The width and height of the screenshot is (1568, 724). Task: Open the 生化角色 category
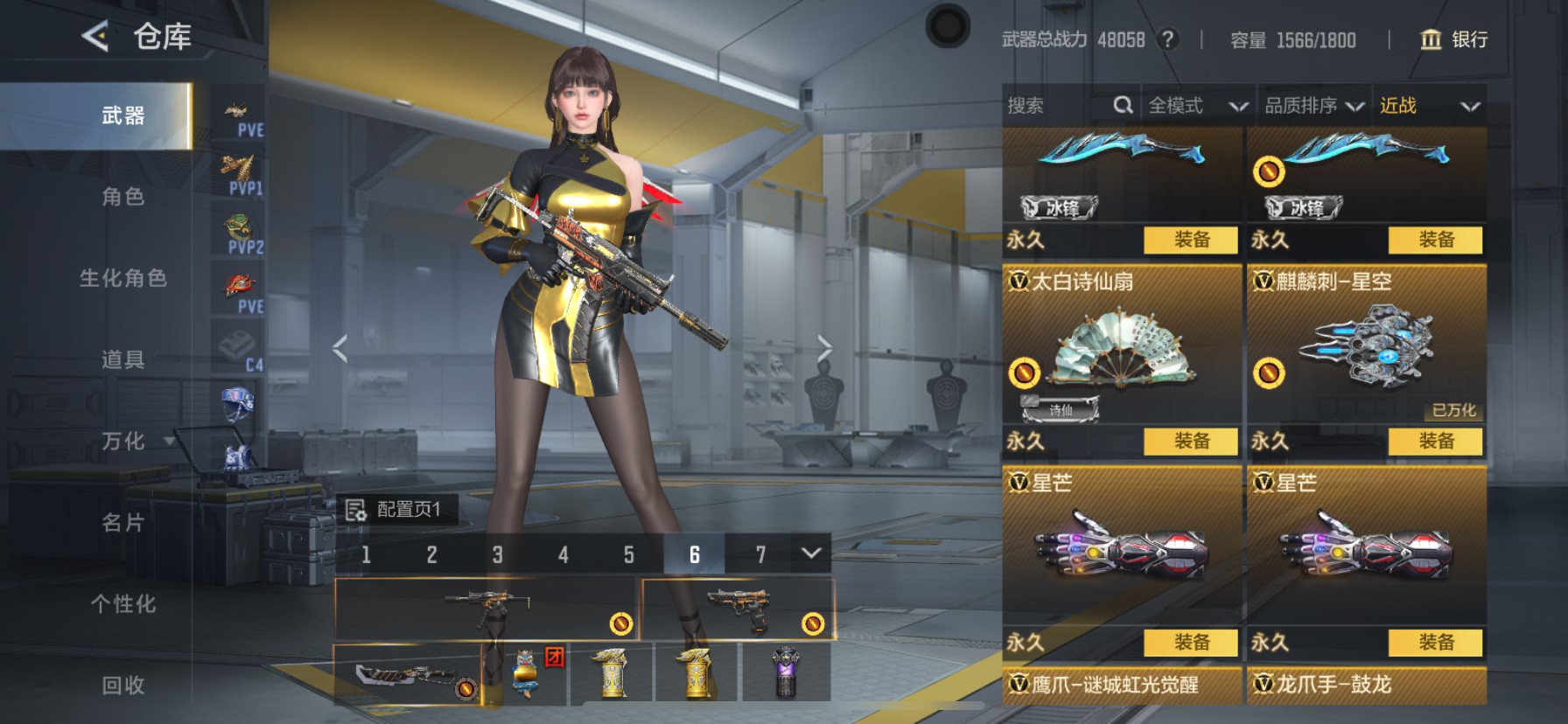pos(122,278)
